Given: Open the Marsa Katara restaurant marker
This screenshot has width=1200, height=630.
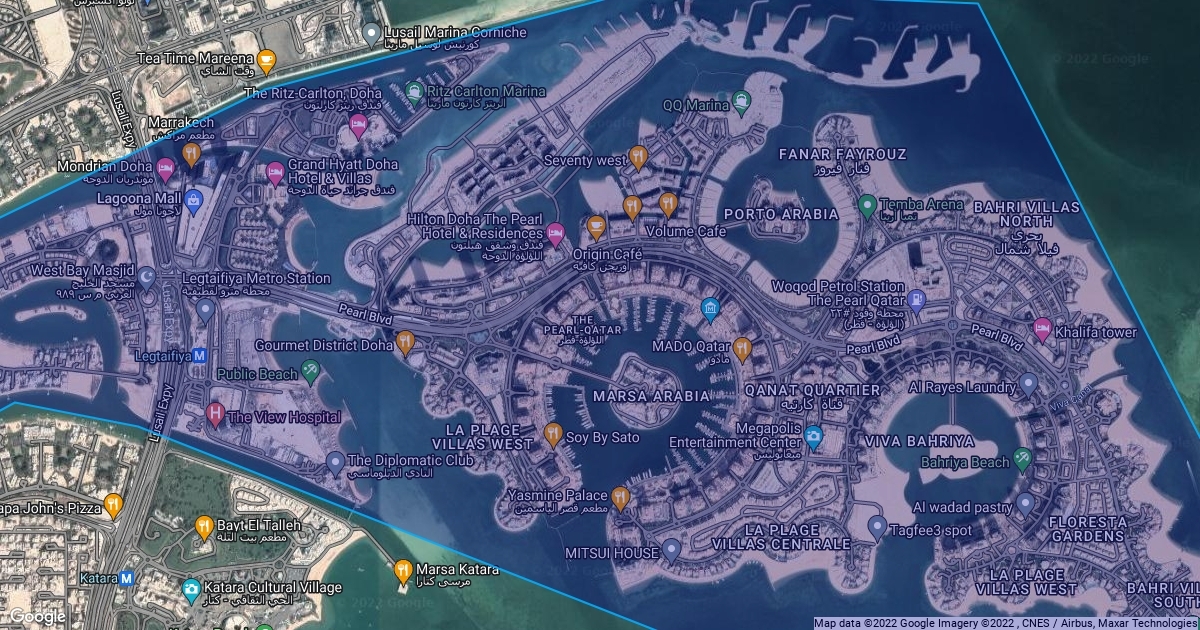Looking at the screenshot, I should 402,570.
